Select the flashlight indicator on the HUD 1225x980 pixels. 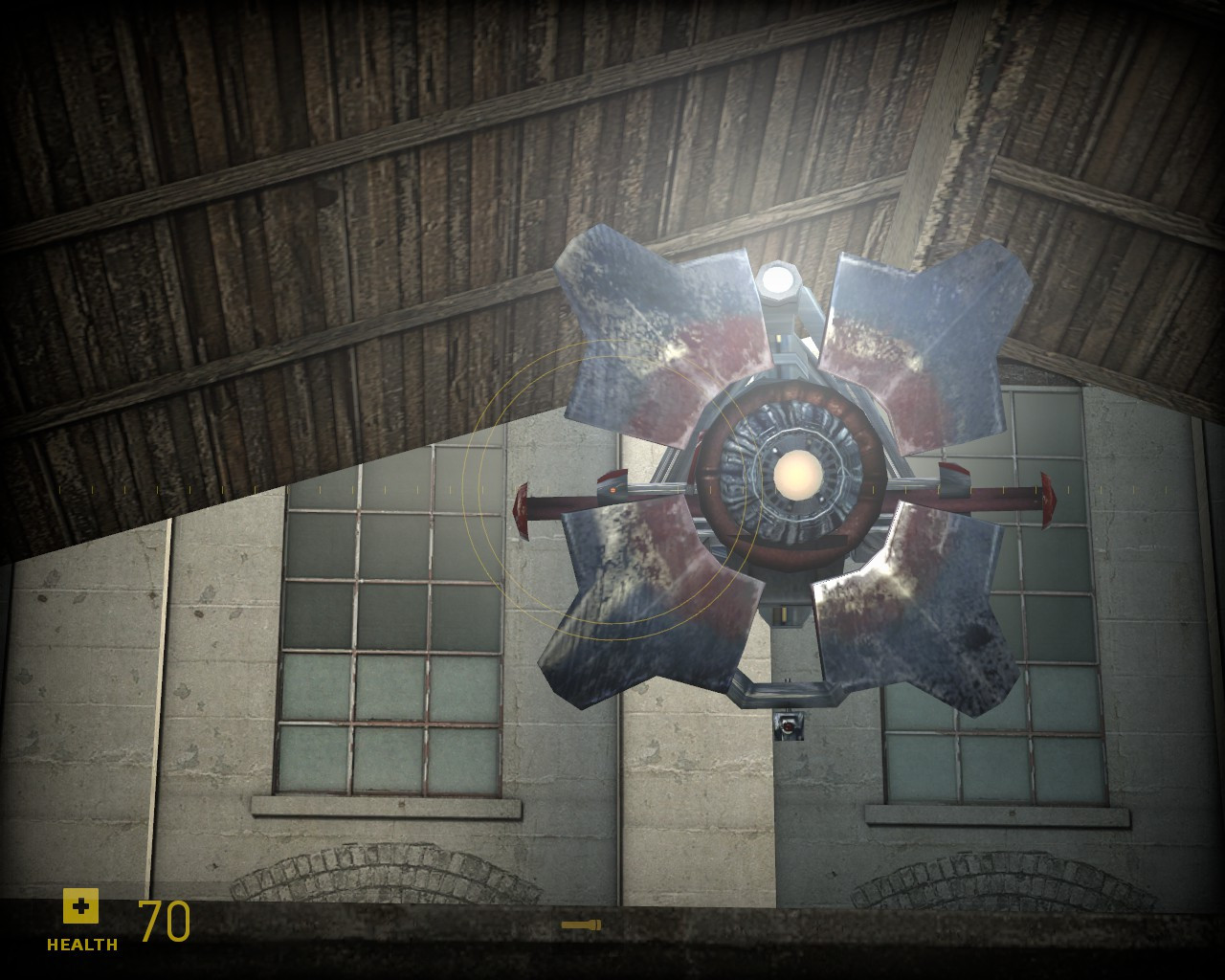(581, 924)
